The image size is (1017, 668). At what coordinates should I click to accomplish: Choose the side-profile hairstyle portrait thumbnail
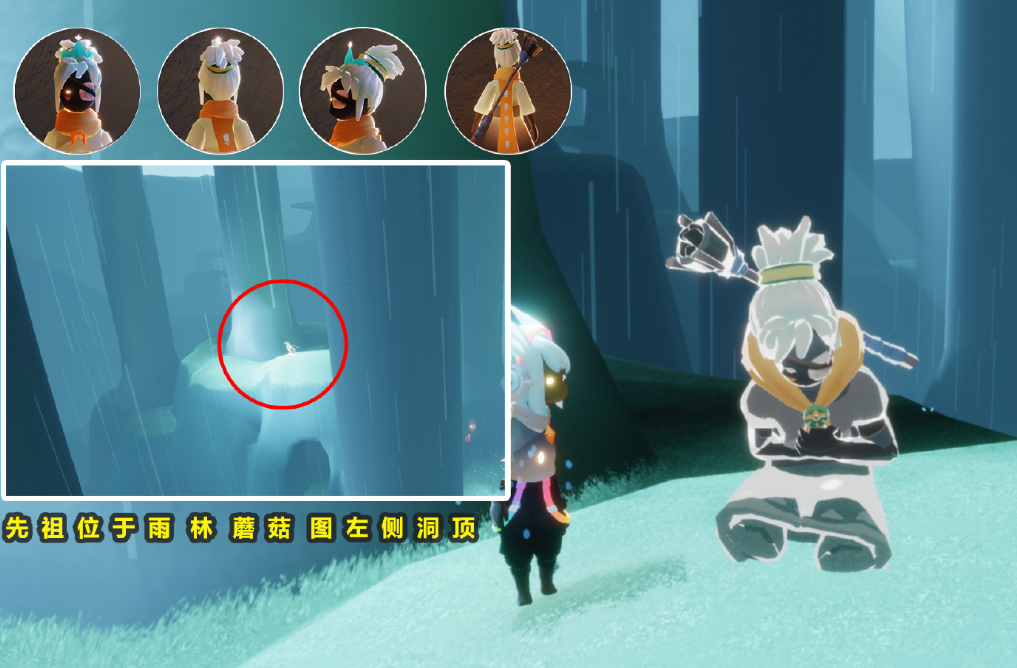363,91
